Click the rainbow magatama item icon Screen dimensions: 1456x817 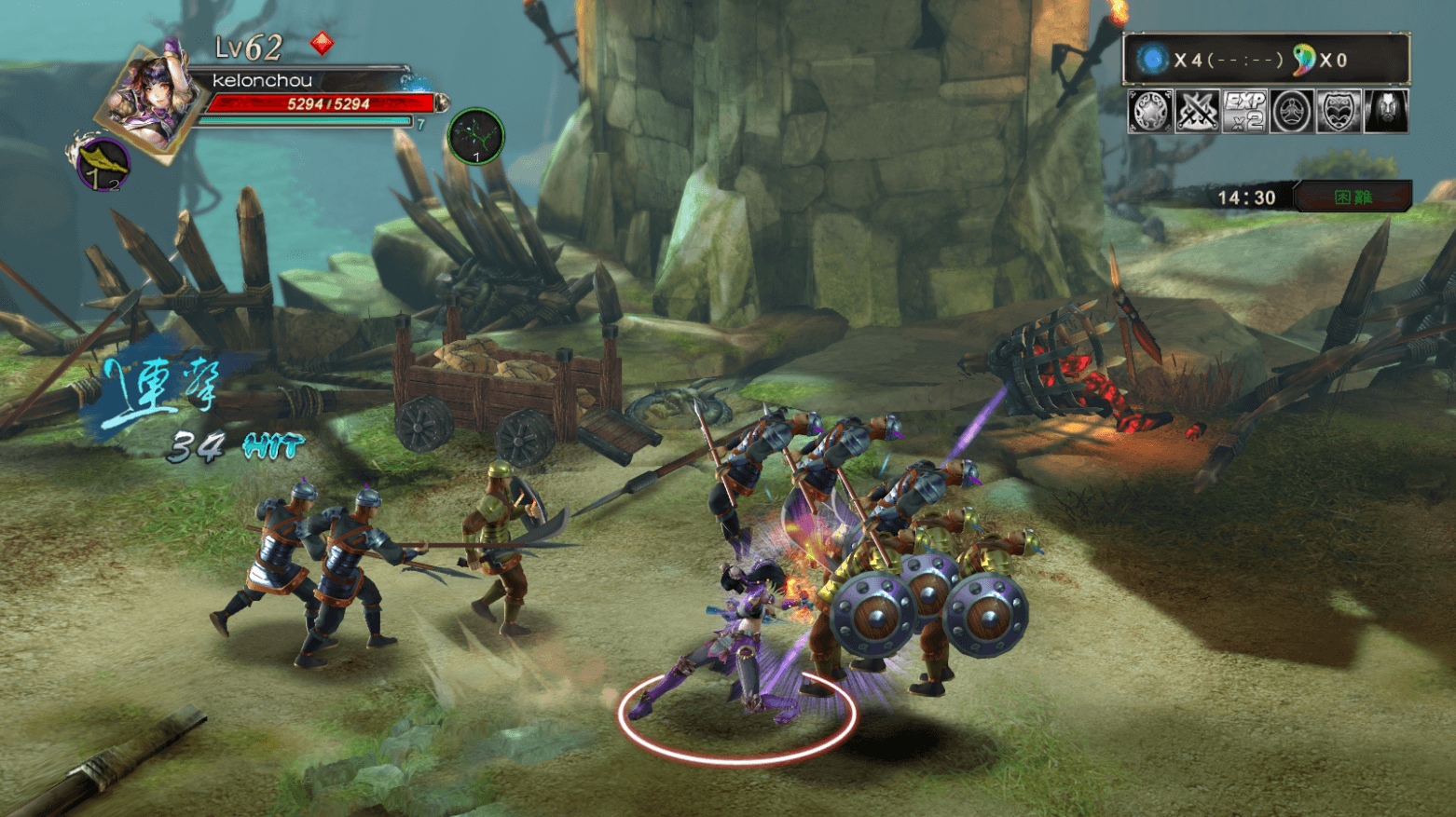[1302, 60]
